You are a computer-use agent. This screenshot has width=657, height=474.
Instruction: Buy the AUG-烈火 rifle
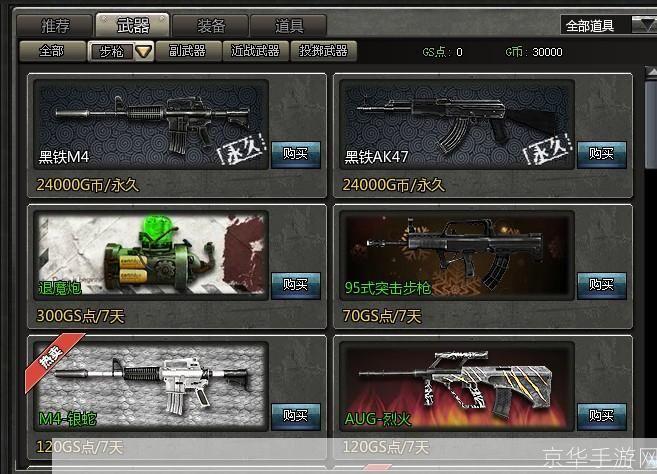[x=601, y=416]
